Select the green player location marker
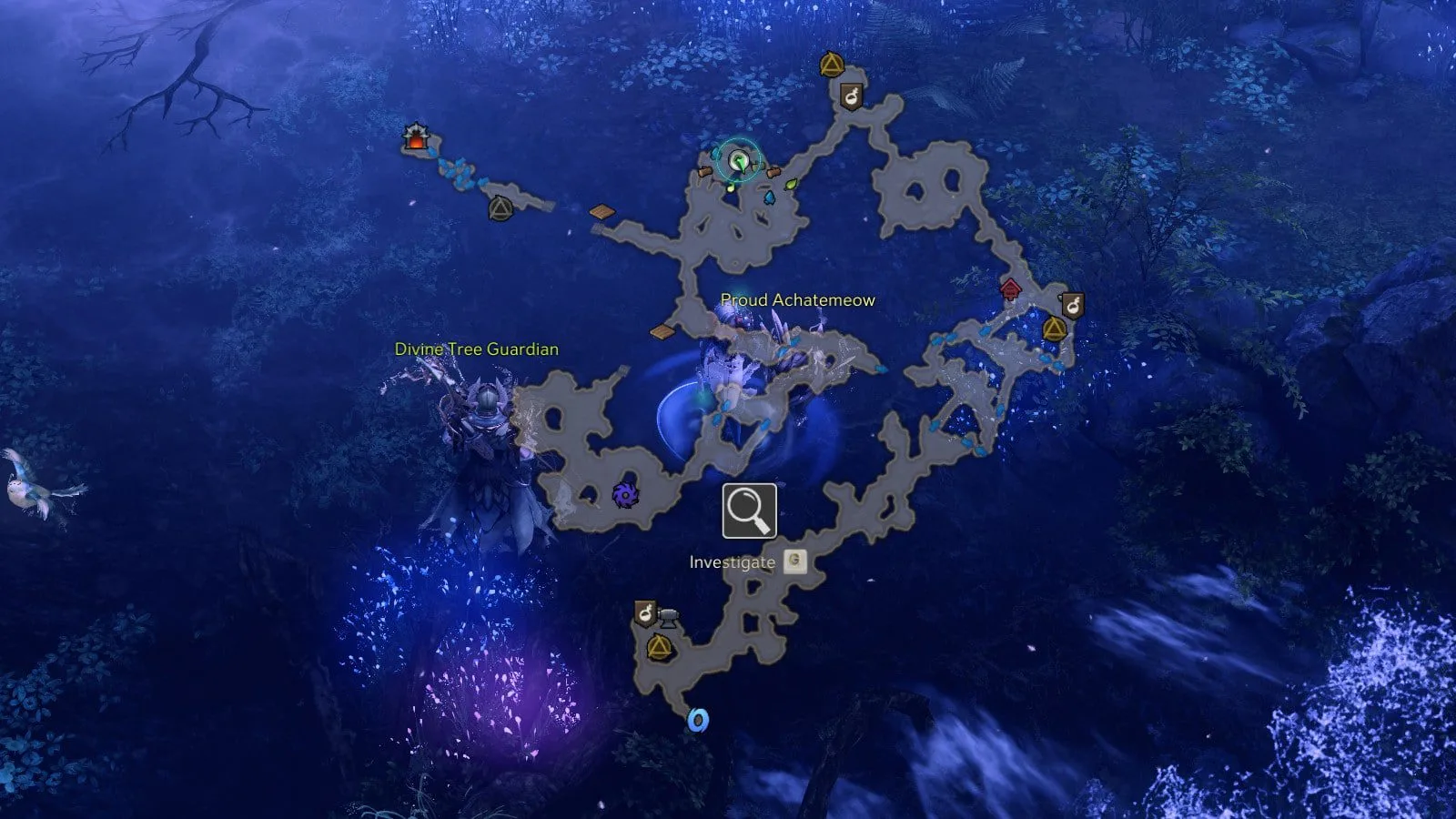1456x819 pixels. tap(740, 163)
